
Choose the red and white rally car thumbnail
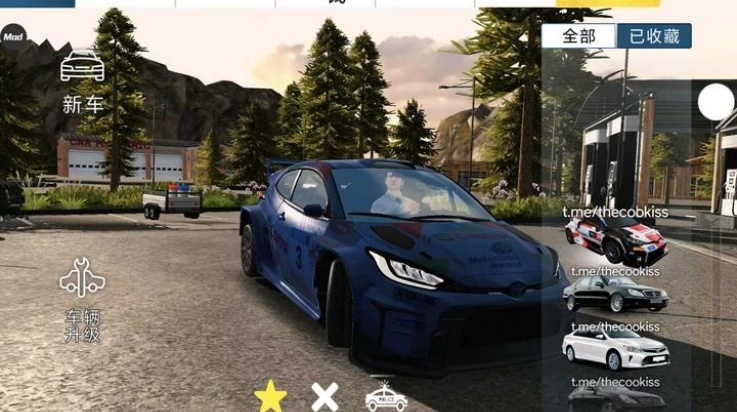point(616,241)
